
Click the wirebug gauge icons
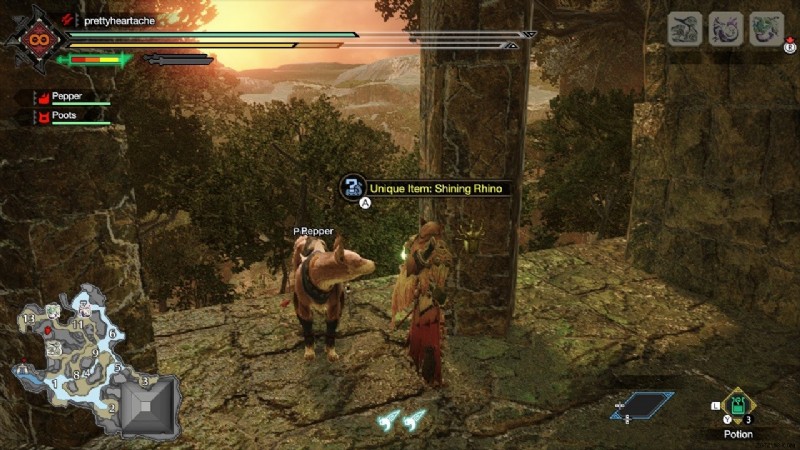point(402,420)
